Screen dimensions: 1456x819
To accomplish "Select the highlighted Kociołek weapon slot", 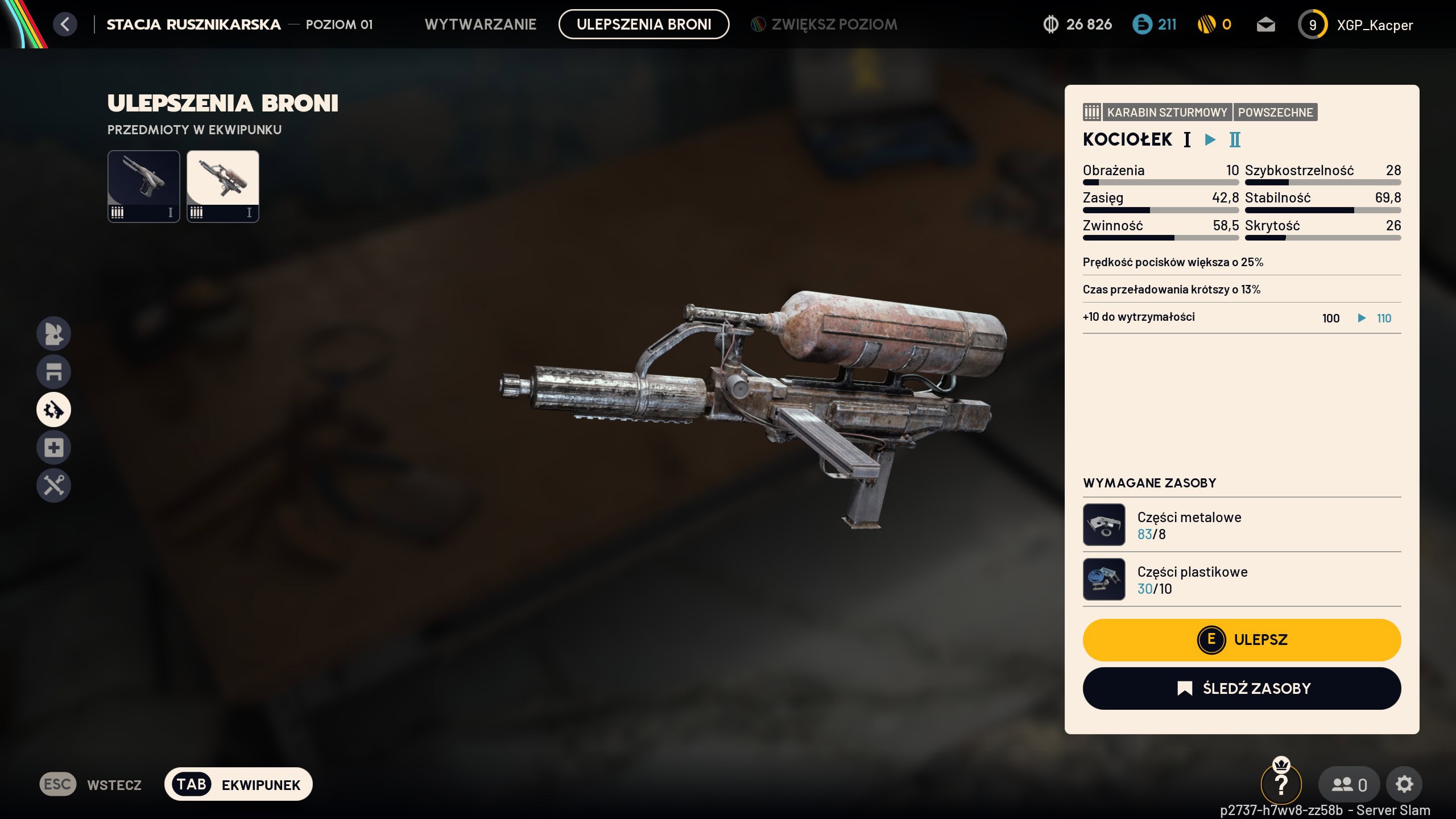I will click(x=223, y=186).
